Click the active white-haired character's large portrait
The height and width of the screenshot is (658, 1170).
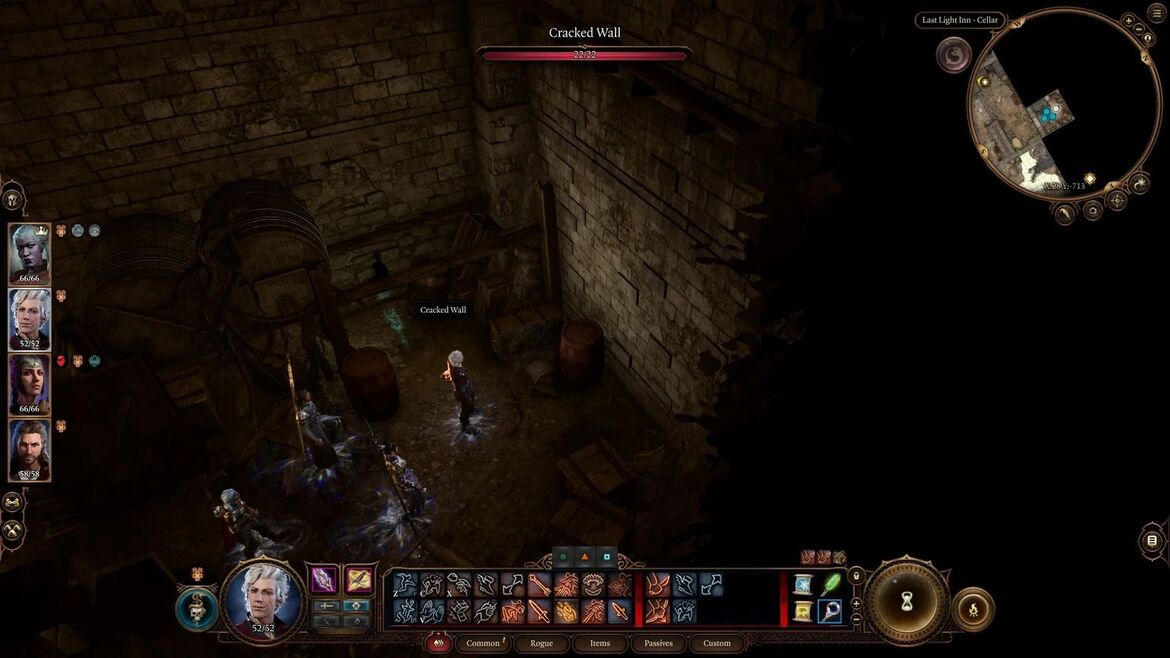coord(262,600)
